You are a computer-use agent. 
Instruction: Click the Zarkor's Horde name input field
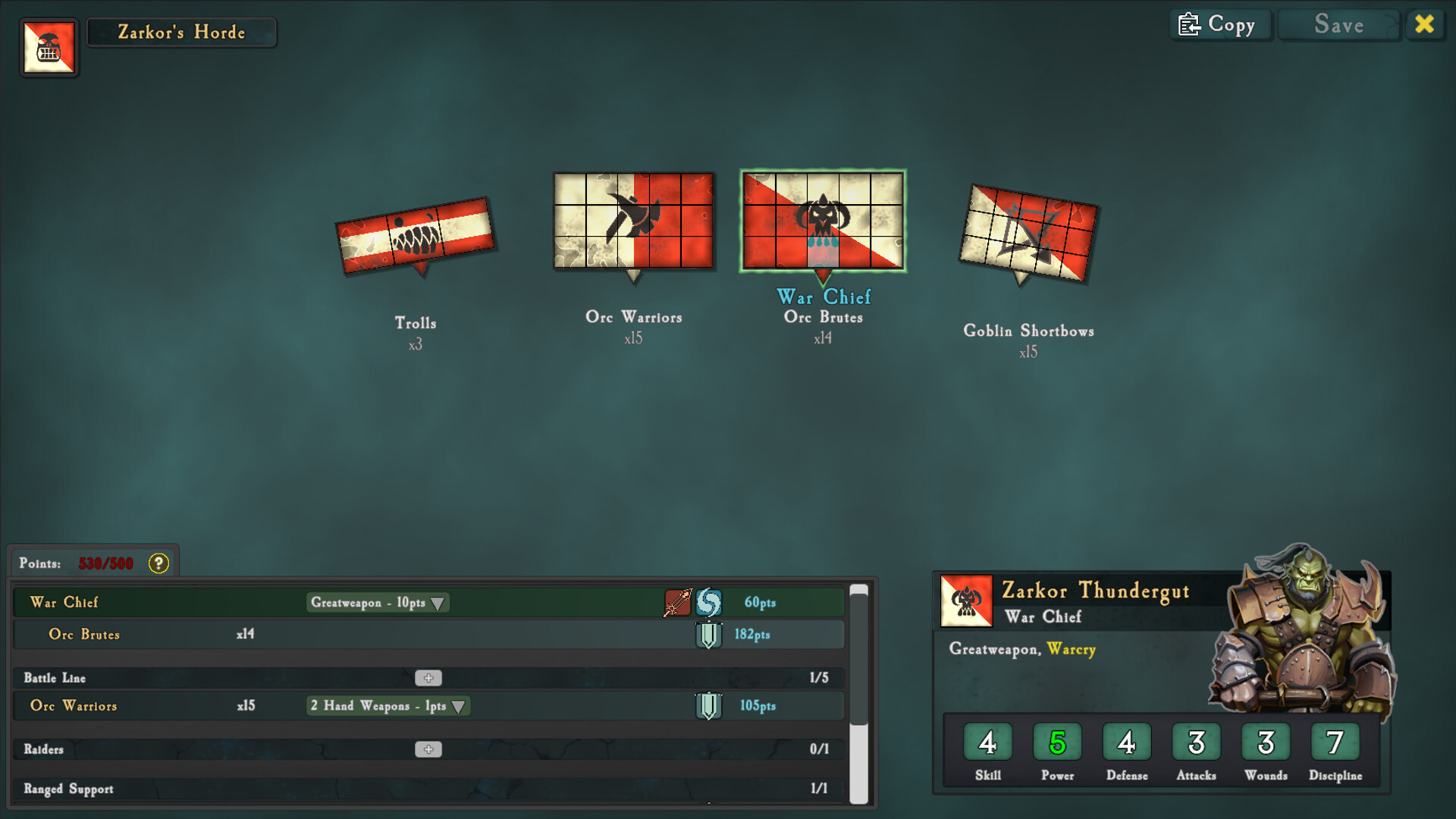pos(181,33)
